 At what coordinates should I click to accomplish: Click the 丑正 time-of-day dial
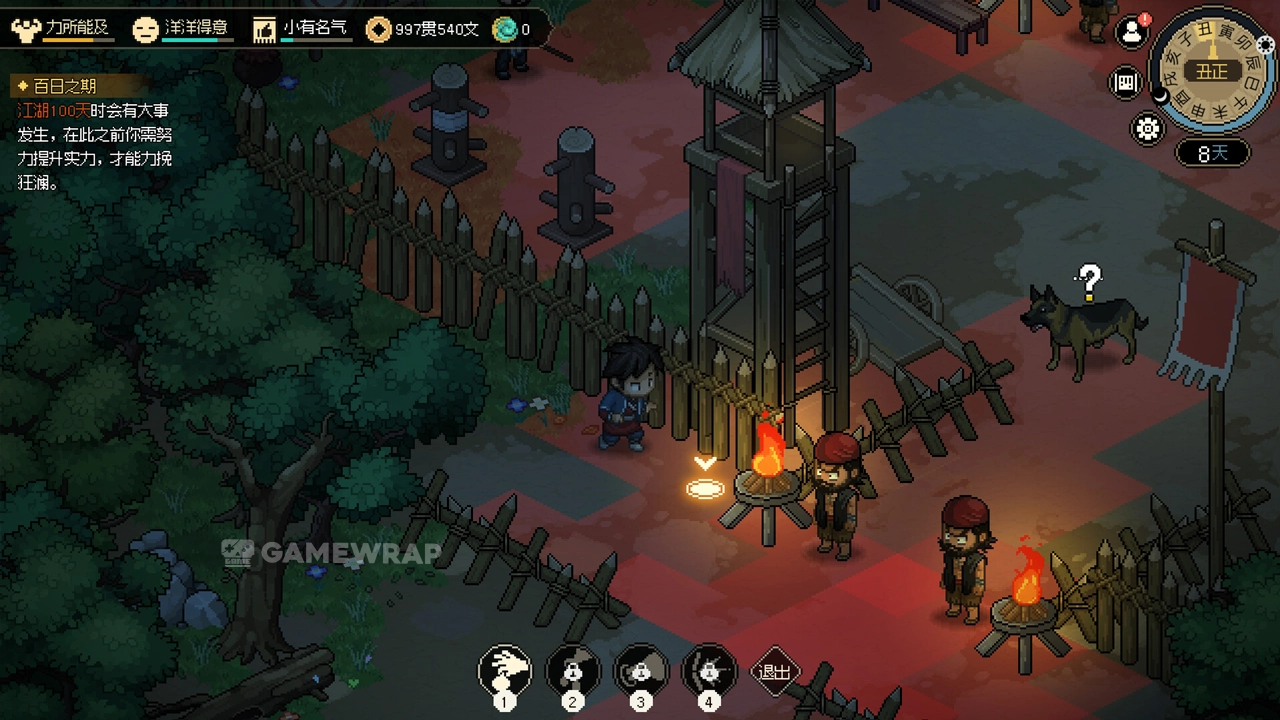[x=1212, y=71]
